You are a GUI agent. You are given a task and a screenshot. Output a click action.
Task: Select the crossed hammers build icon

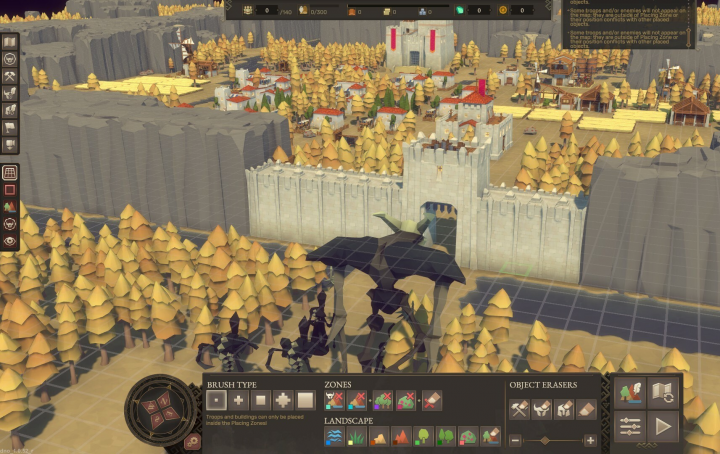point(10,76)
